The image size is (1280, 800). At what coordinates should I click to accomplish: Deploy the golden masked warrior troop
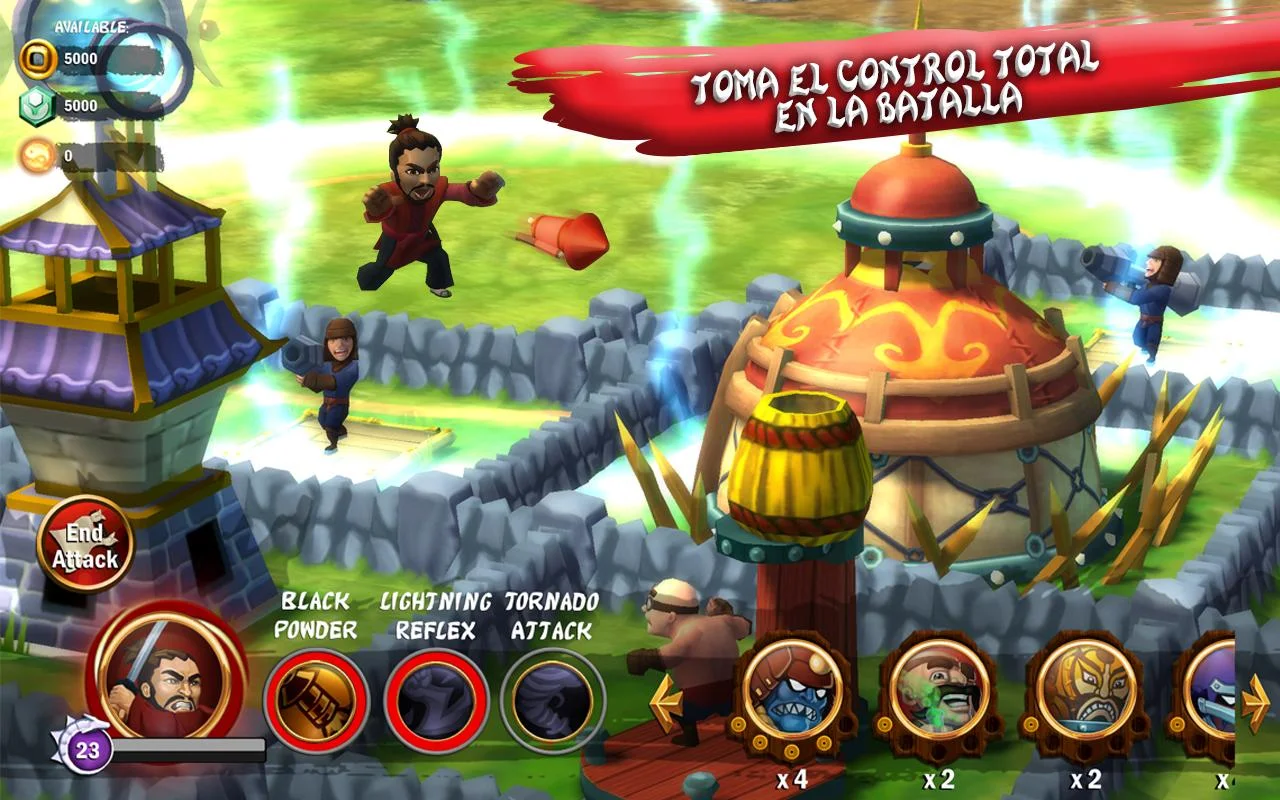click(1085, 690)
